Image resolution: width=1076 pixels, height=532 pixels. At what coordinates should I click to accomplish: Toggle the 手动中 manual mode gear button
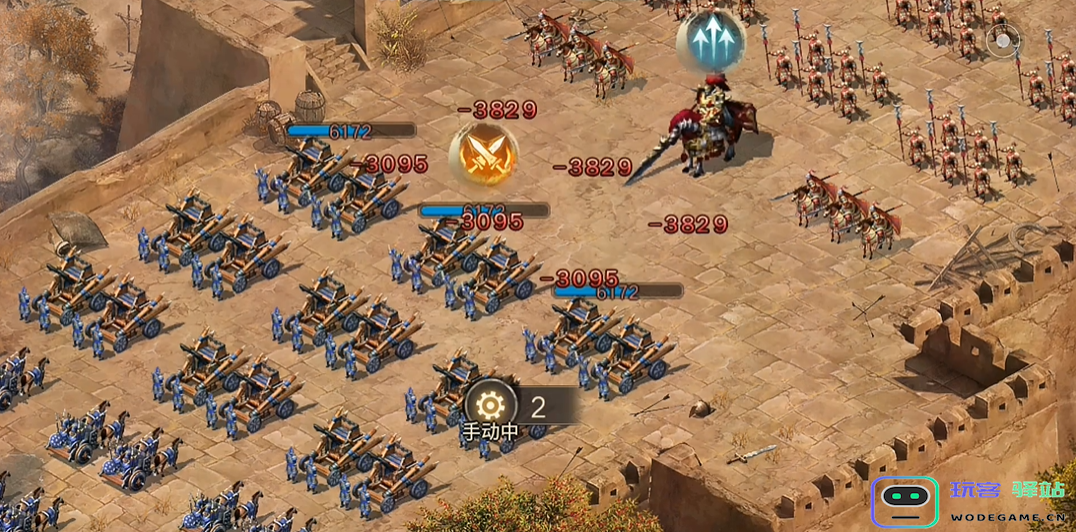pyautogui.click(x=490, y=408)
